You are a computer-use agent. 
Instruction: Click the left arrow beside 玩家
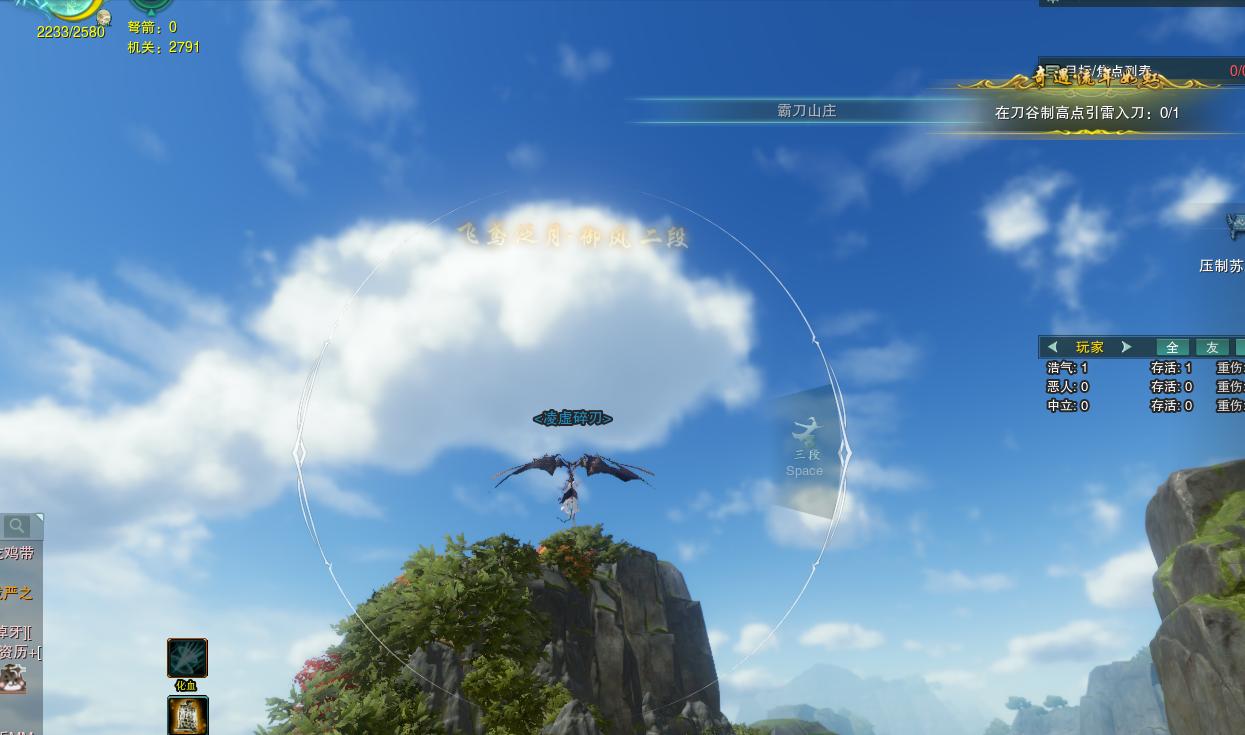(1052, 347)
